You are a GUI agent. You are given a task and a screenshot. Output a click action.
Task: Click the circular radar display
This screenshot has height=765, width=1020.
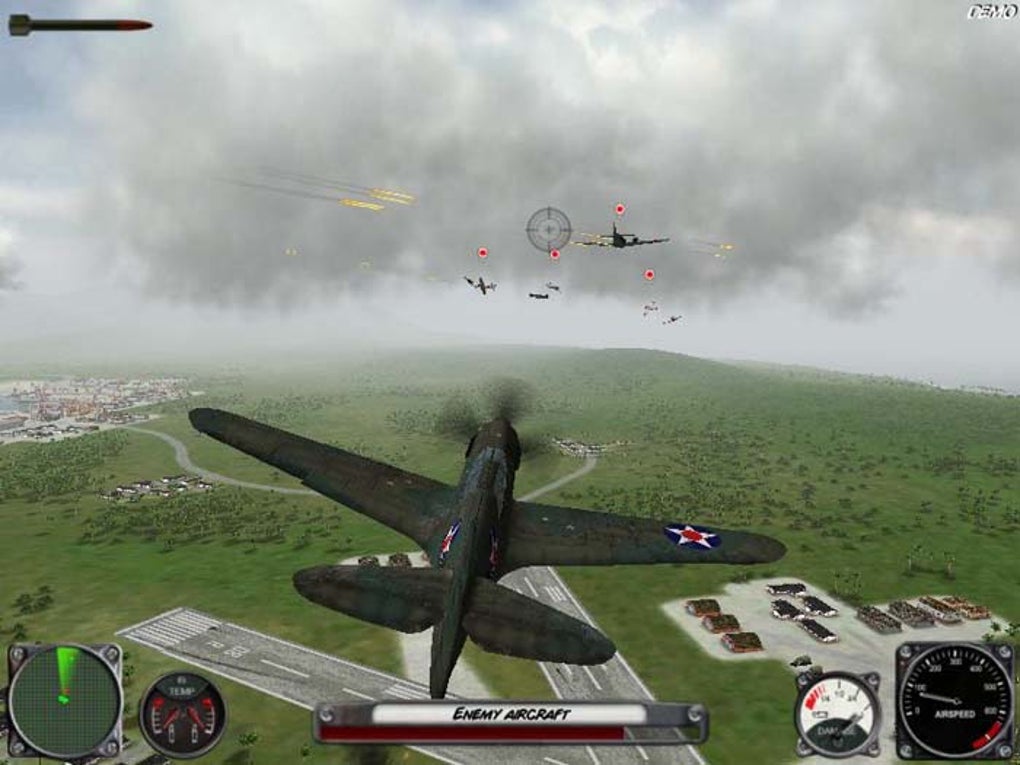(65, 699)
